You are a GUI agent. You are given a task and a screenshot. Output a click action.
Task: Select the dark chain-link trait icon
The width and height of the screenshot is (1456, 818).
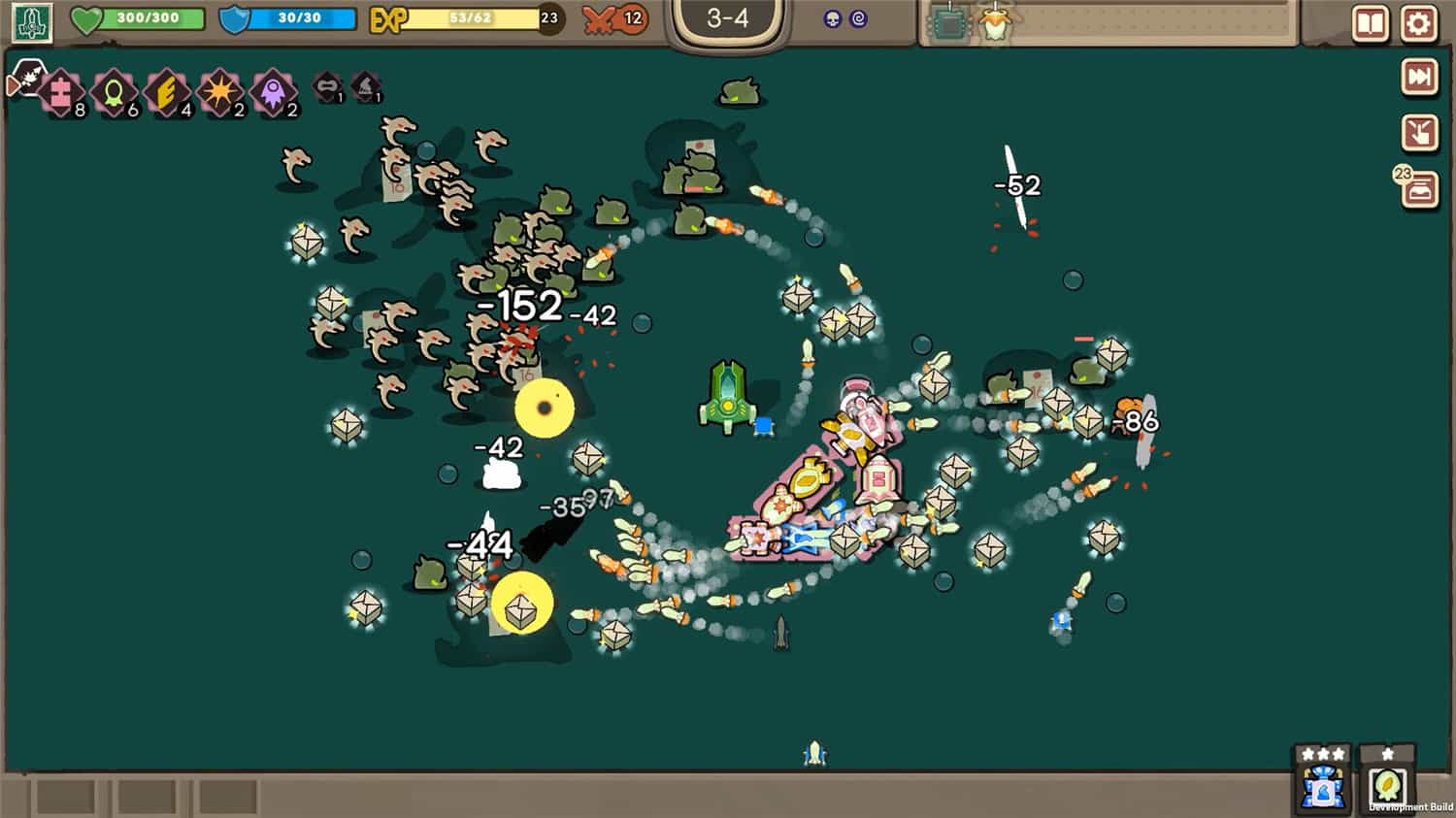pyautogui.click(x=327, y=87)
